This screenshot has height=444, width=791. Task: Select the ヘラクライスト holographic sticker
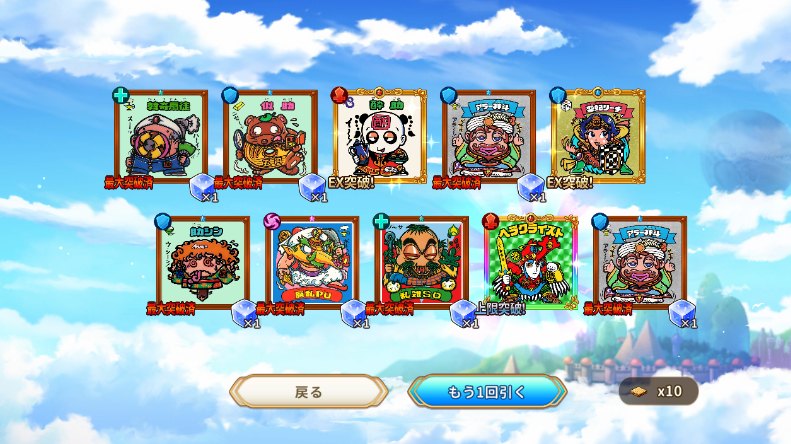tap(530, 262)
